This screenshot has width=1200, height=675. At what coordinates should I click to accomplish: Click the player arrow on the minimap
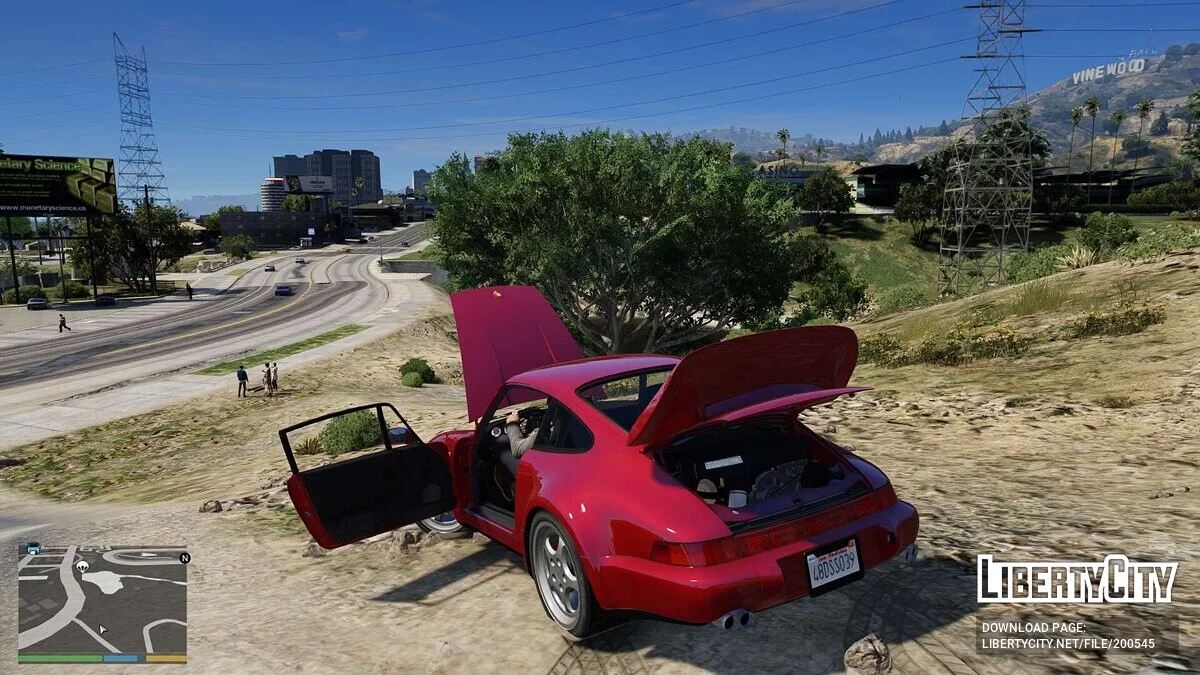[x=102, y=631]
